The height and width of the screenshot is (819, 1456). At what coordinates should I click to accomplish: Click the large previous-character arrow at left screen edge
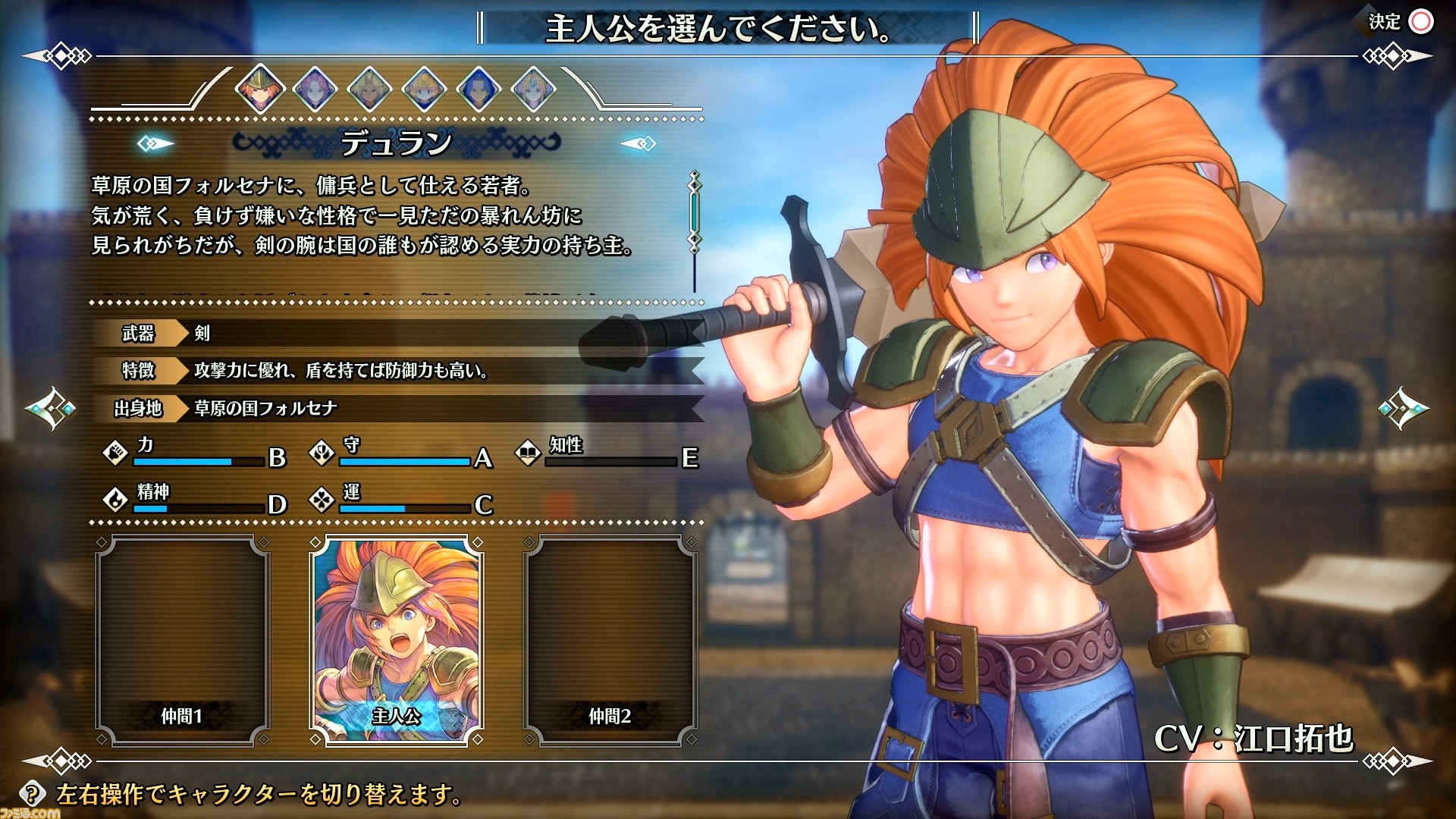pos(50,408)
